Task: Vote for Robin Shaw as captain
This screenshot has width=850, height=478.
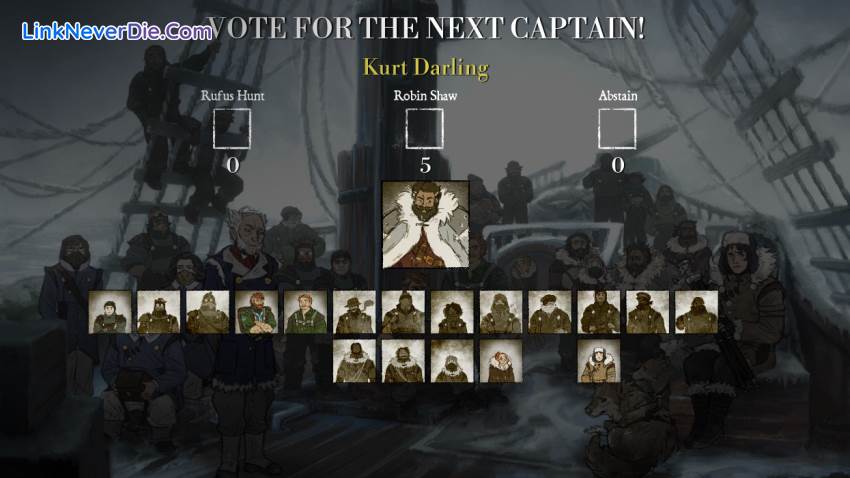Action: click(x=425, y=129)
